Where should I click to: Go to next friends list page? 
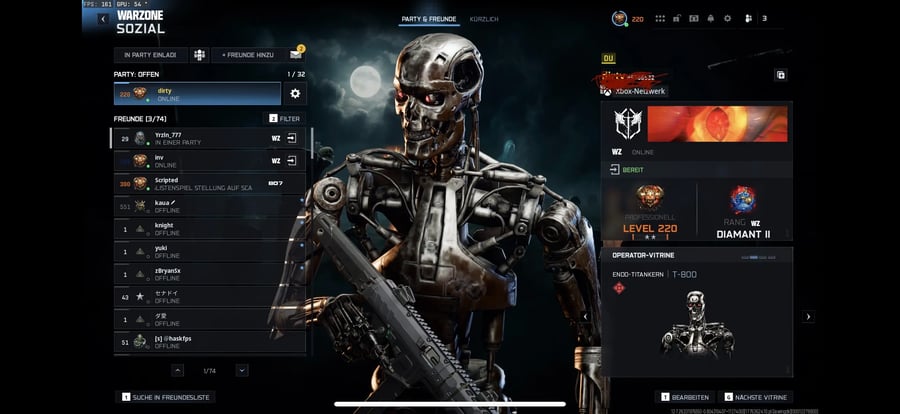point(242,370)
